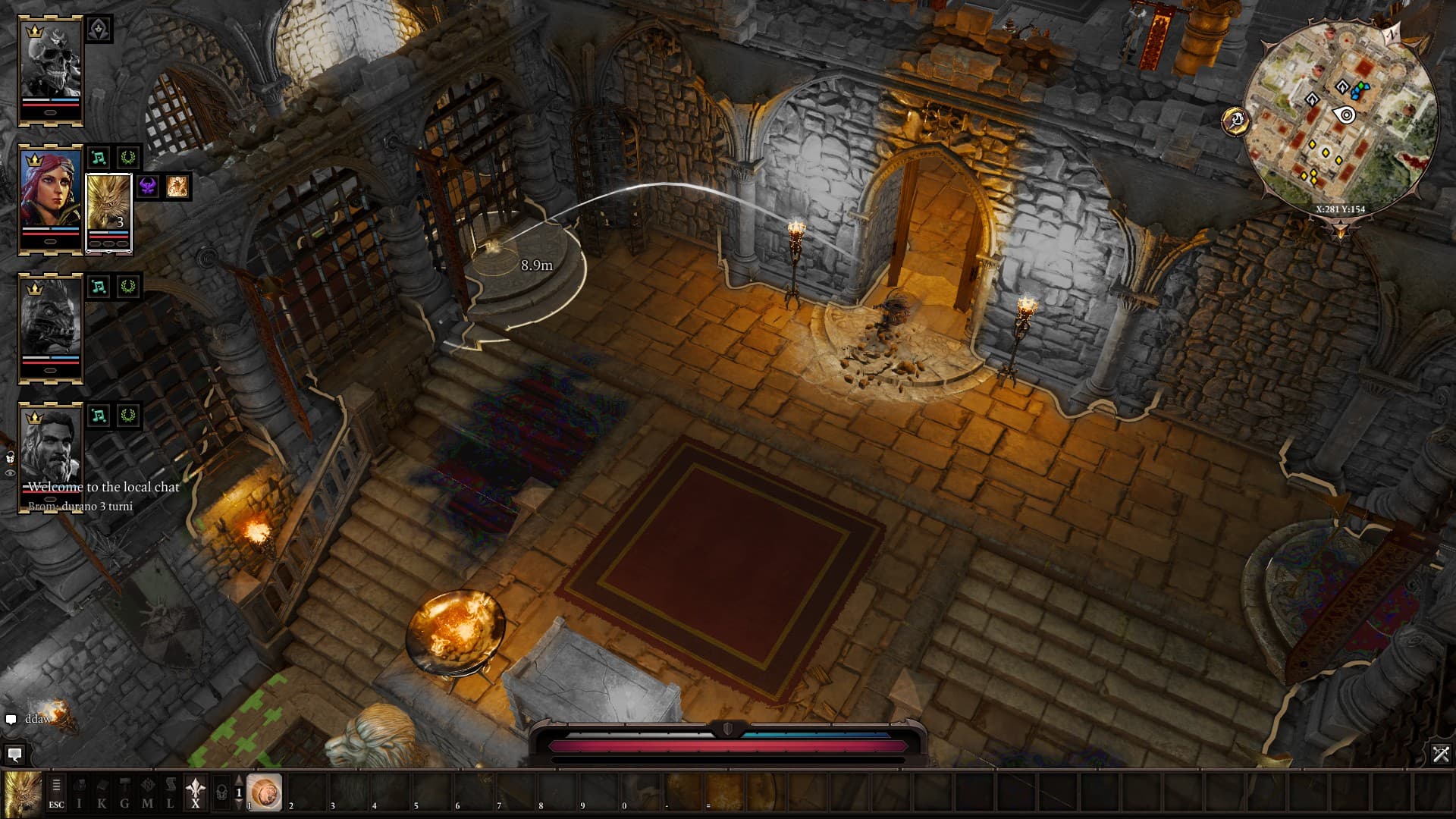The width and height of the screenshot is (1456, 819).
Task: Open the crafting panel G button
Action: (124, 793)
